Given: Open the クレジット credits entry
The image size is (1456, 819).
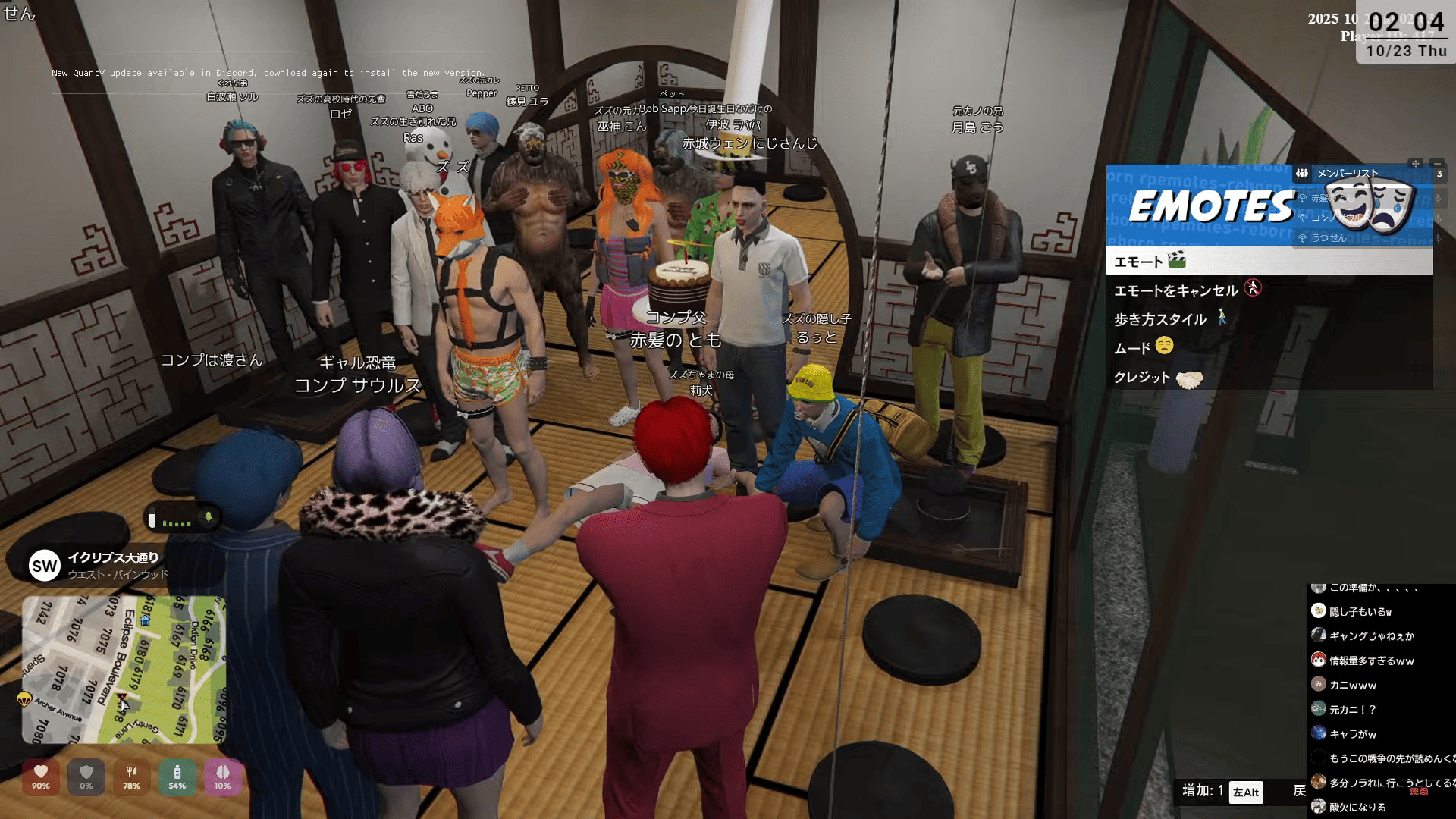Looking at the screenshot, I should [x=1142, y=377].
